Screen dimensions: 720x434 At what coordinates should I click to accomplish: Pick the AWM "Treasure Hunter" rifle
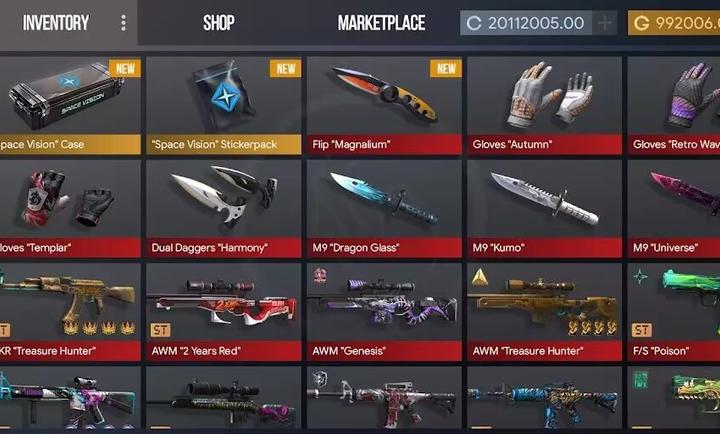[544, 310]
